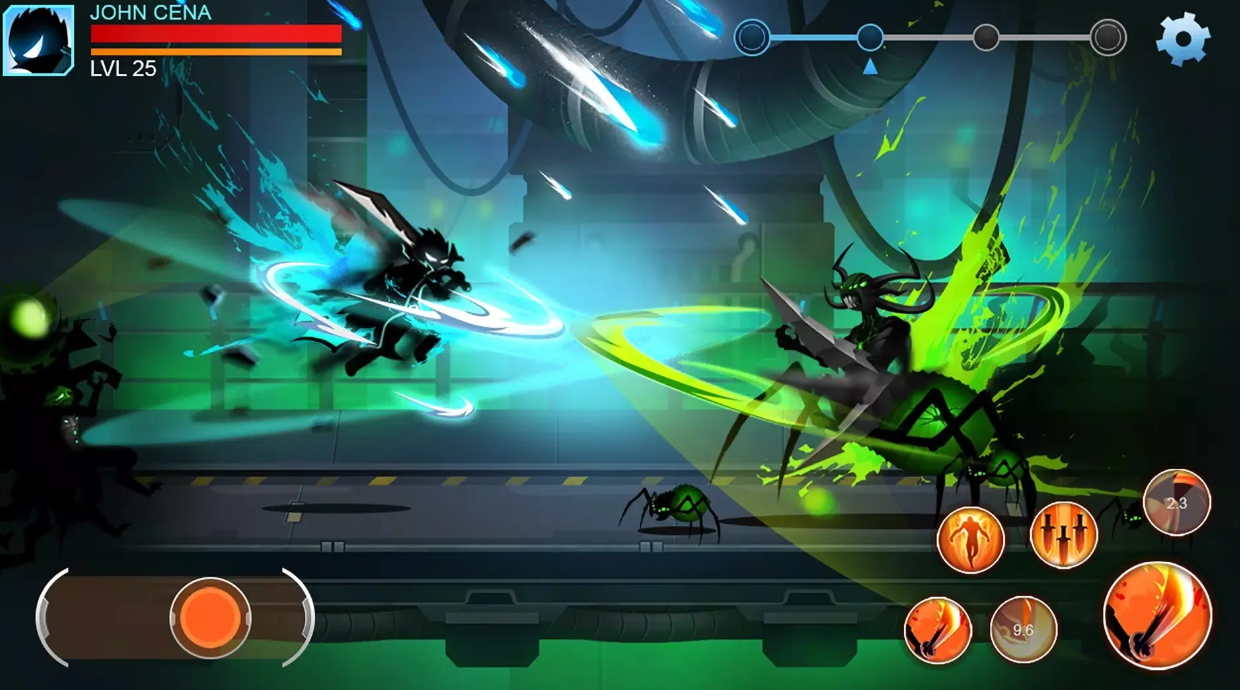Use the small sword slash skill
The image size is (1240, 690).
click(938, 630)
